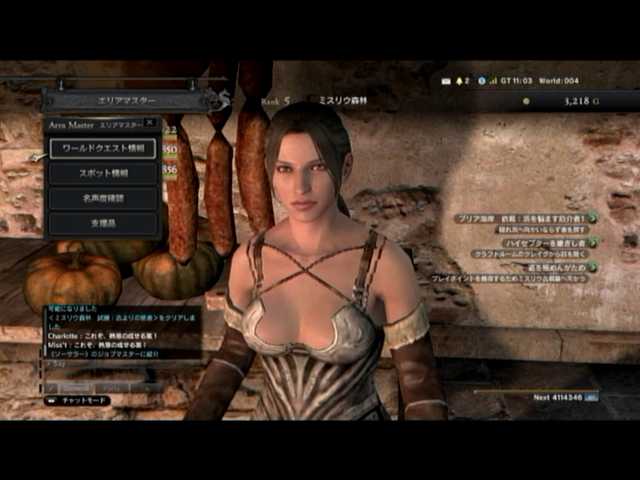This screenshot has width=640, height=480.
Task: Select the 支援品 menu entry
Action: tap(103, 224)
